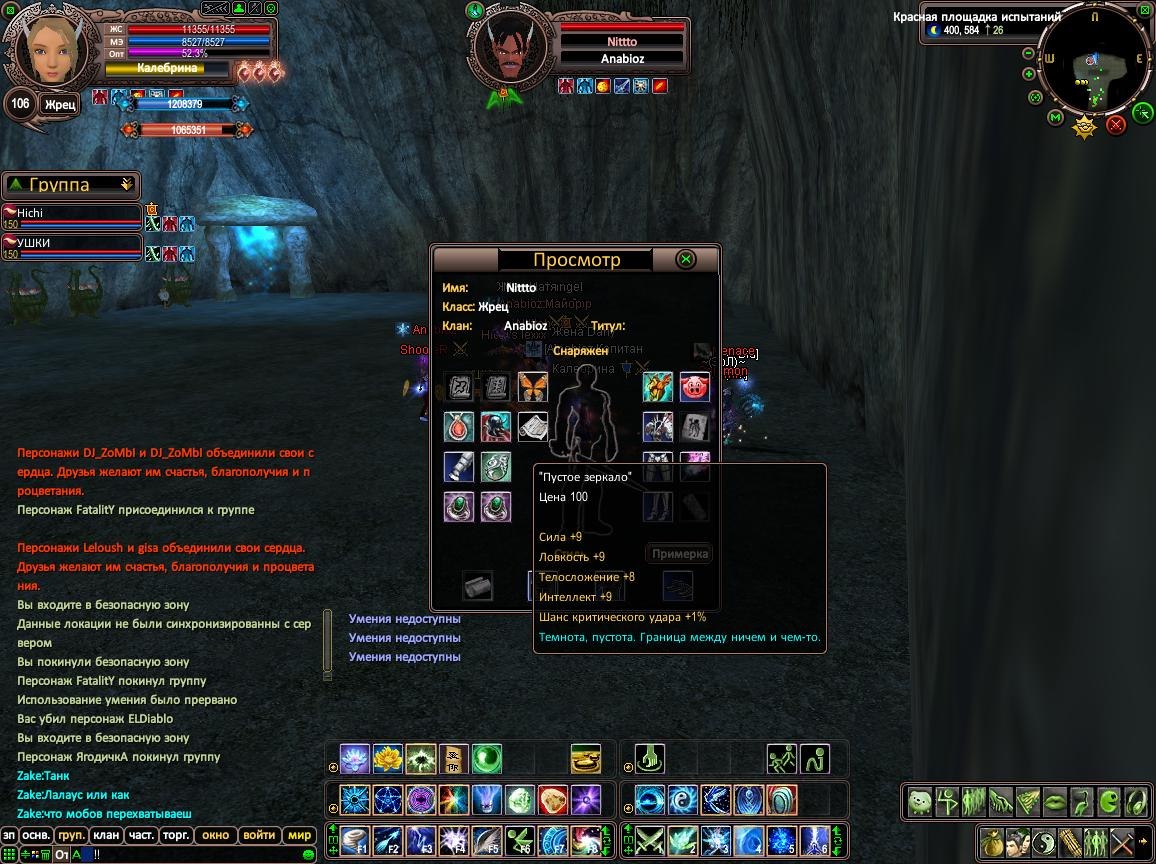Open the мир world chat tab
This screenshot has width=1156, height=864.
click(300, 835)
